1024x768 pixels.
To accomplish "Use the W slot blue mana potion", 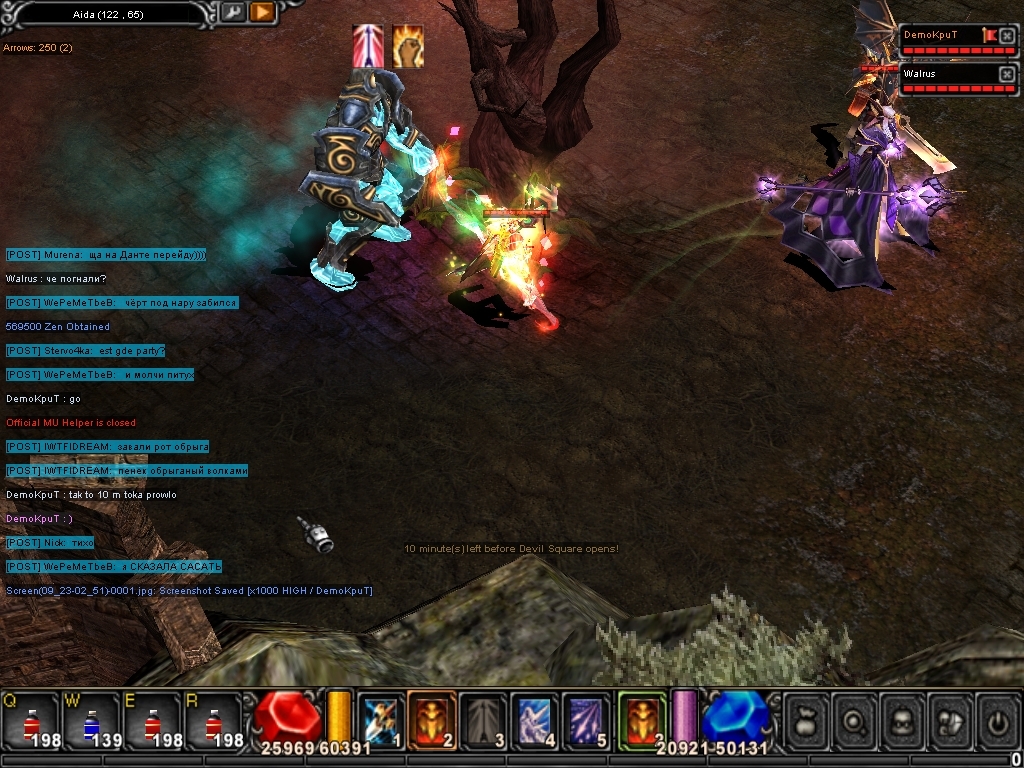I will tap(91, 722).
